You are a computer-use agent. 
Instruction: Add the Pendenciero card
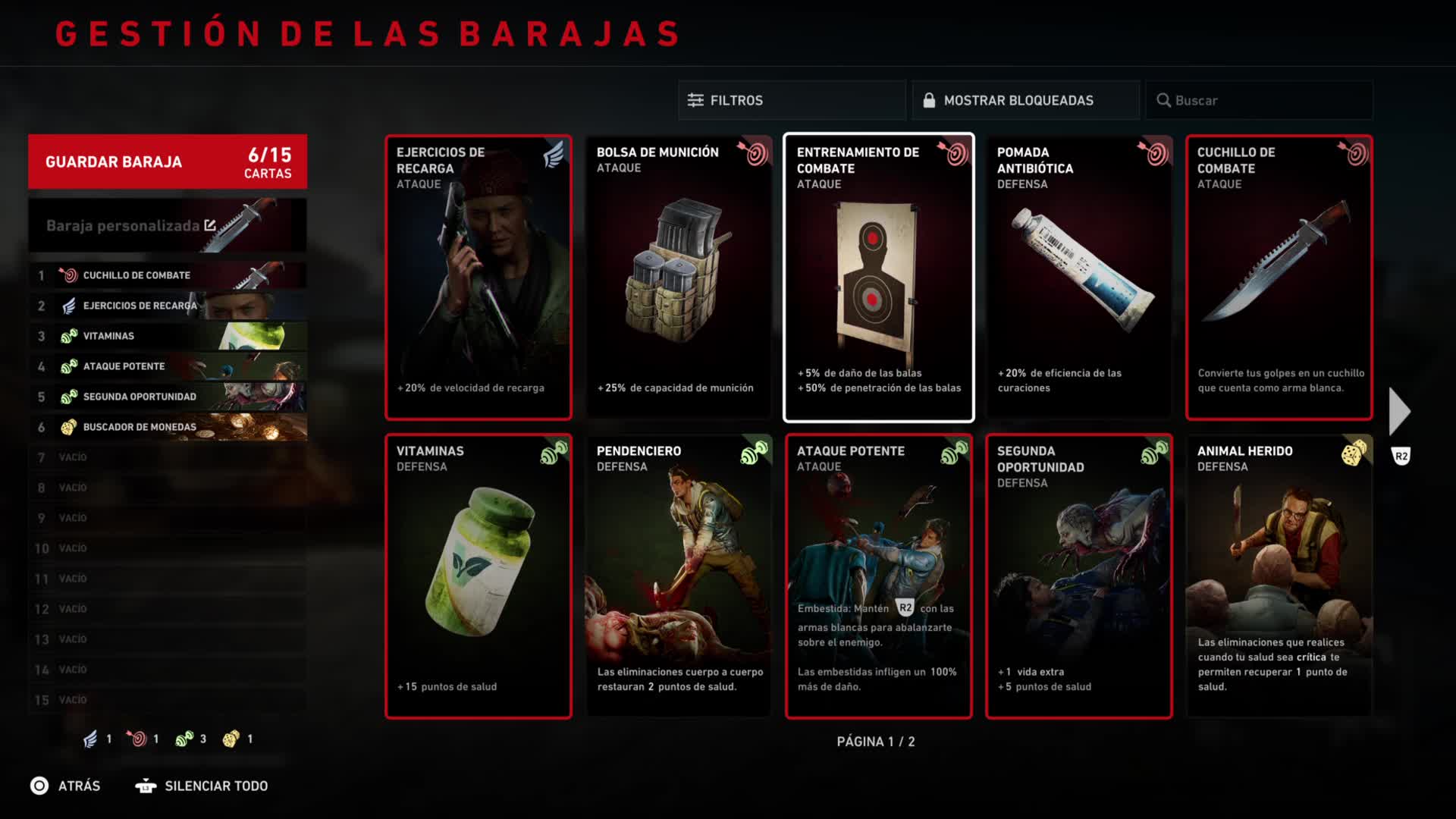(x=678, y=576)
